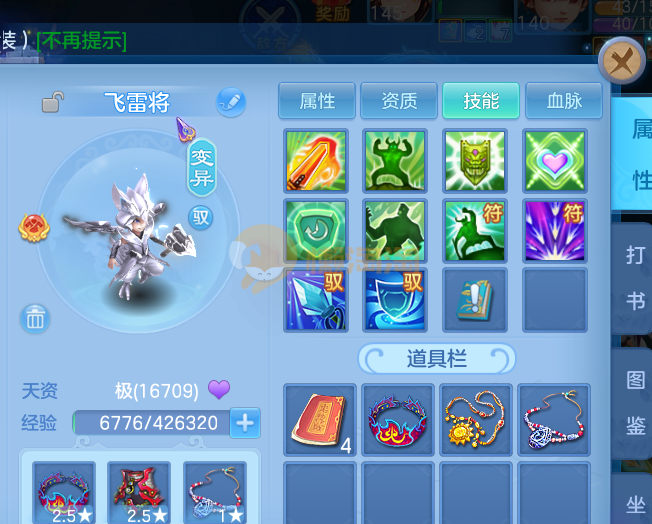This screenshot has width=652, height=524.
Task: Tap the trash can delete button
Action: [35, 318]
